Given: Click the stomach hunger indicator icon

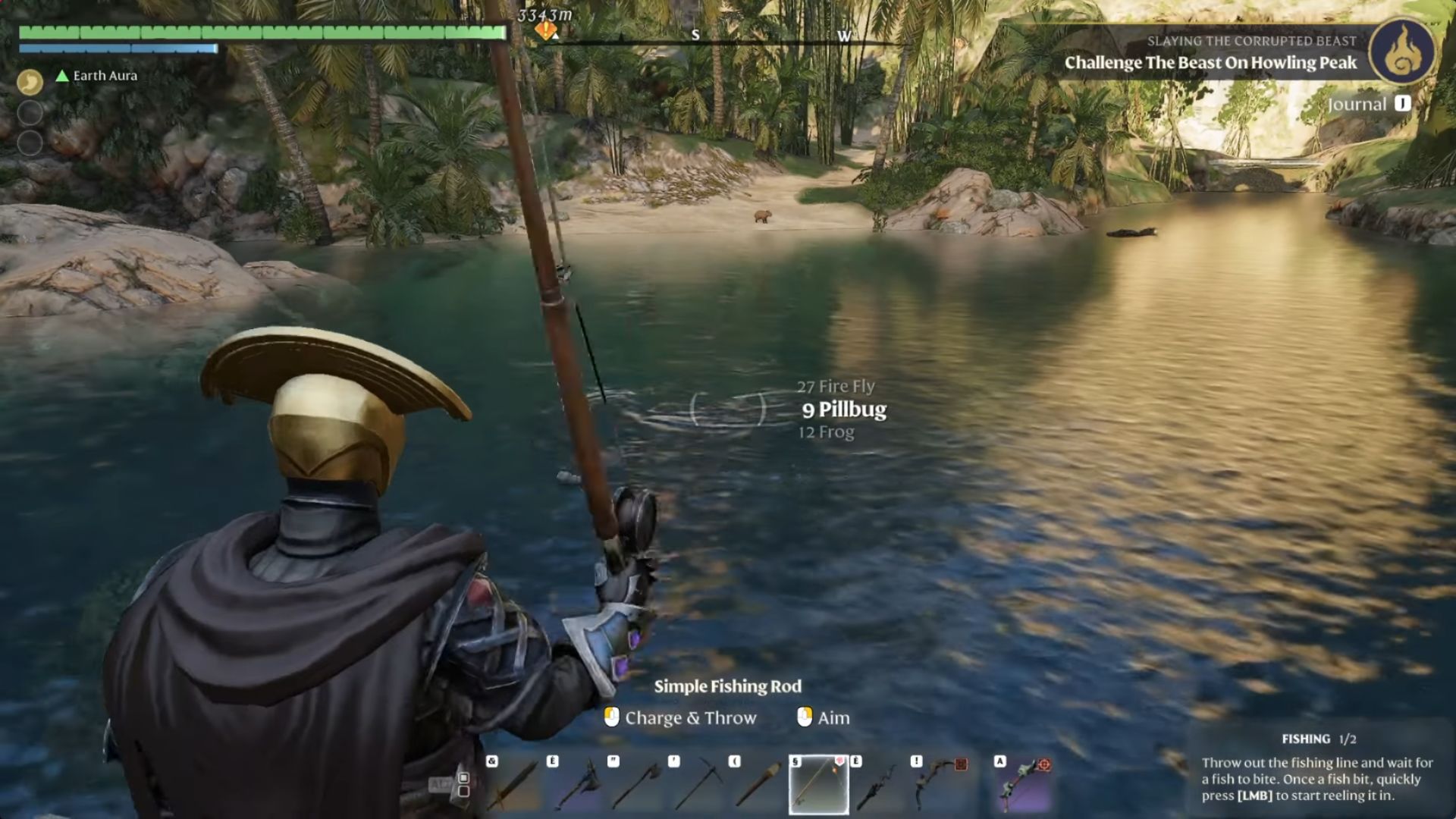Looking at the screenshot, I should pyautogui.click(x=29, y=81).
